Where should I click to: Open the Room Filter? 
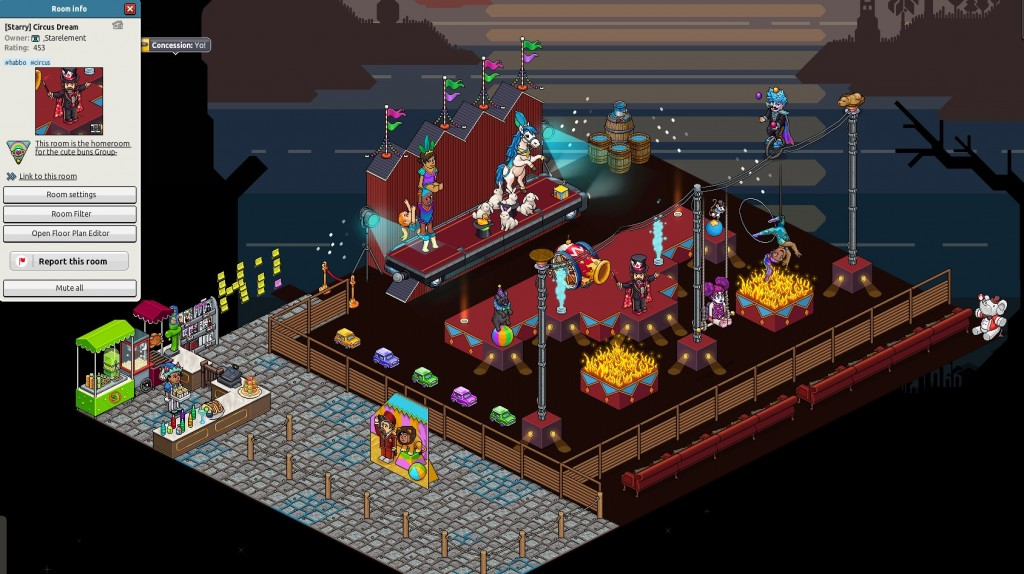point(70,214)
